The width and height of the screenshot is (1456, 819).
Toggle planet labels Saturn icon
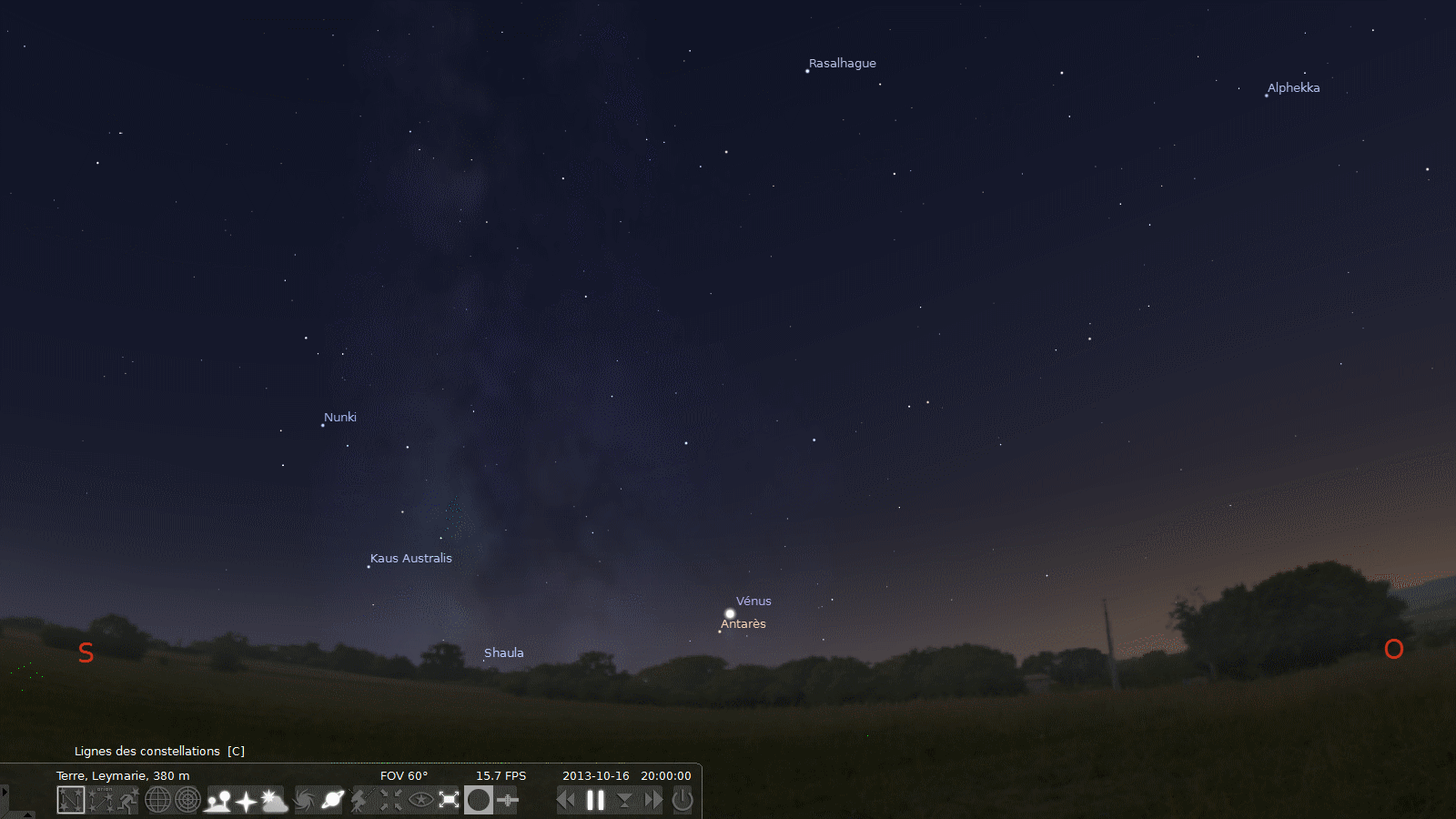[332, 800]
